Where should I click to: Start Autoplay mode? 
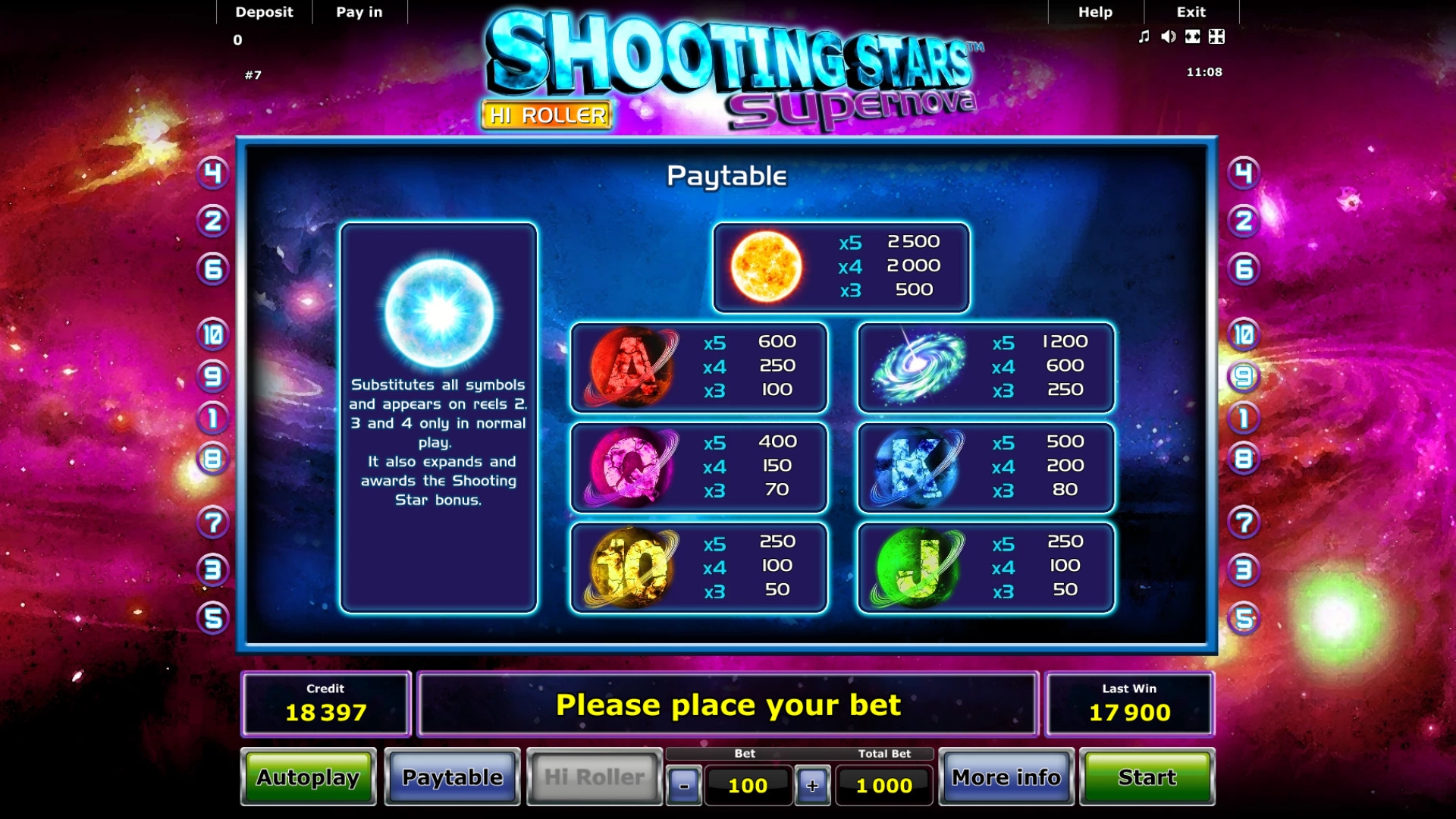pos(308,777)
